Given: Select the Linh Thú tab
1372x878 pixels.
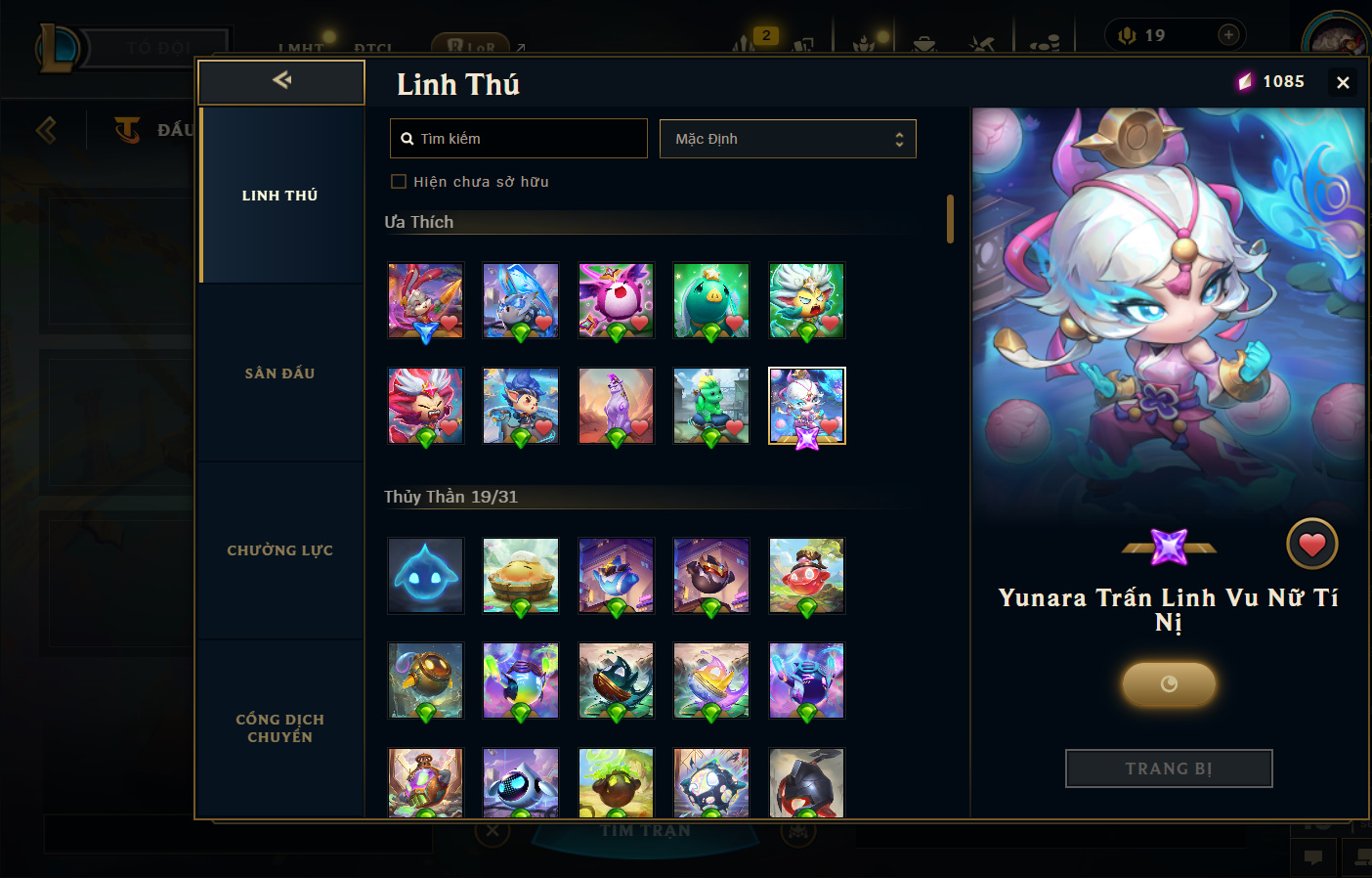Looking at the screenshot, I should pyautogui.click(x=280, y=196).
